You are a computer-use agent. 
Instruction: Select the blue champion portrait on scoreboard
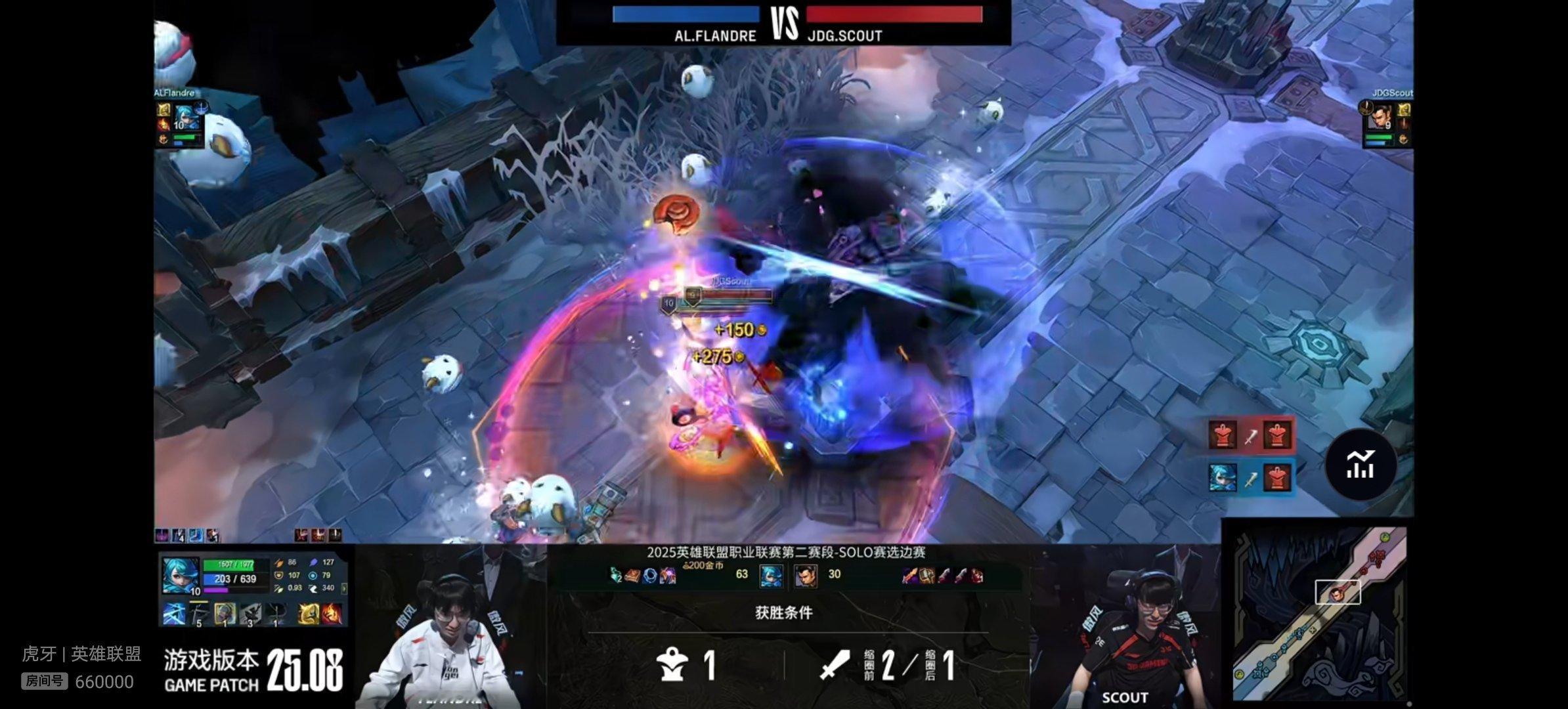pyautogui.click(x=771, y=575)
